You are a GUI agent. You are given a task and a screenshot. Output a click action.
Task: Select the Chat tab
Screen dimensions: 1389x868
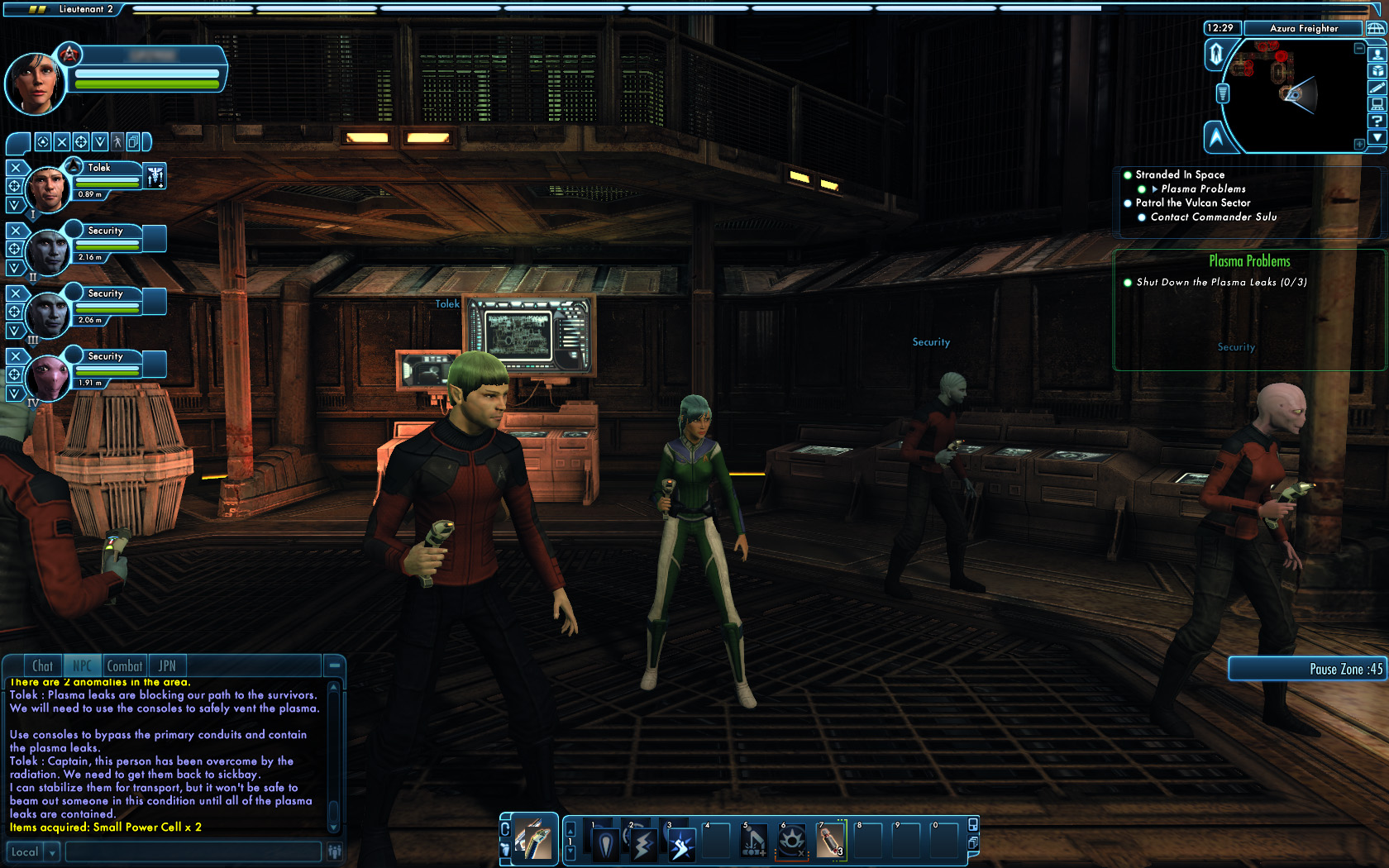[42, 666]
